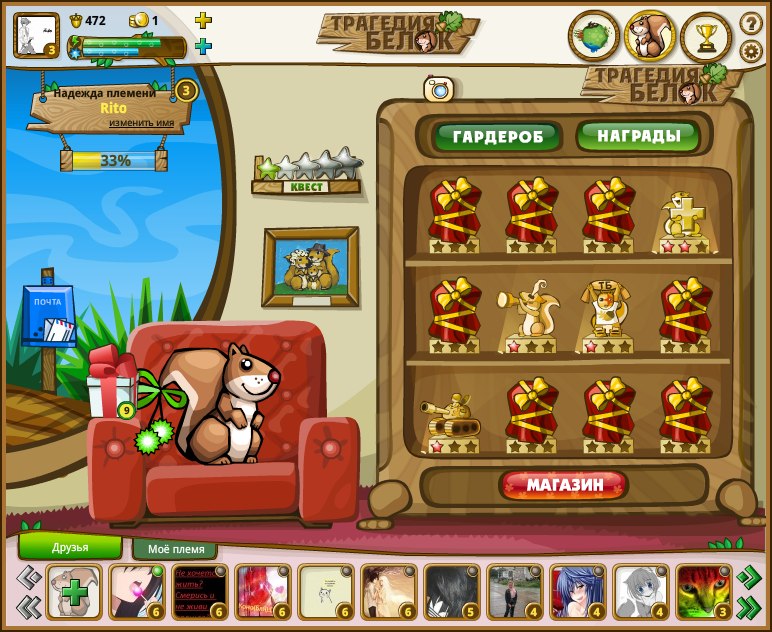The image size is (772, 632).
Task: Open the green planet round button
Action: pyautogui.click(x=594, y=36)
